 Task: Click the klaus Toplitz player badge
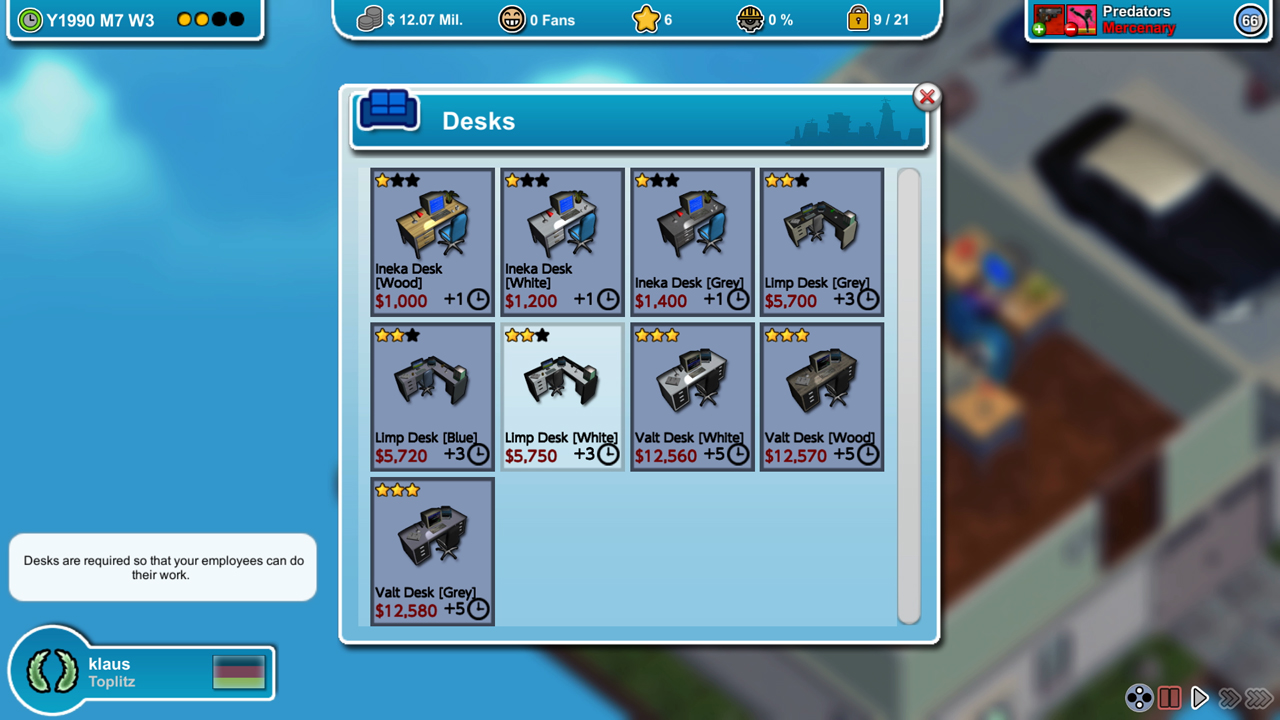tap(140, 670)
